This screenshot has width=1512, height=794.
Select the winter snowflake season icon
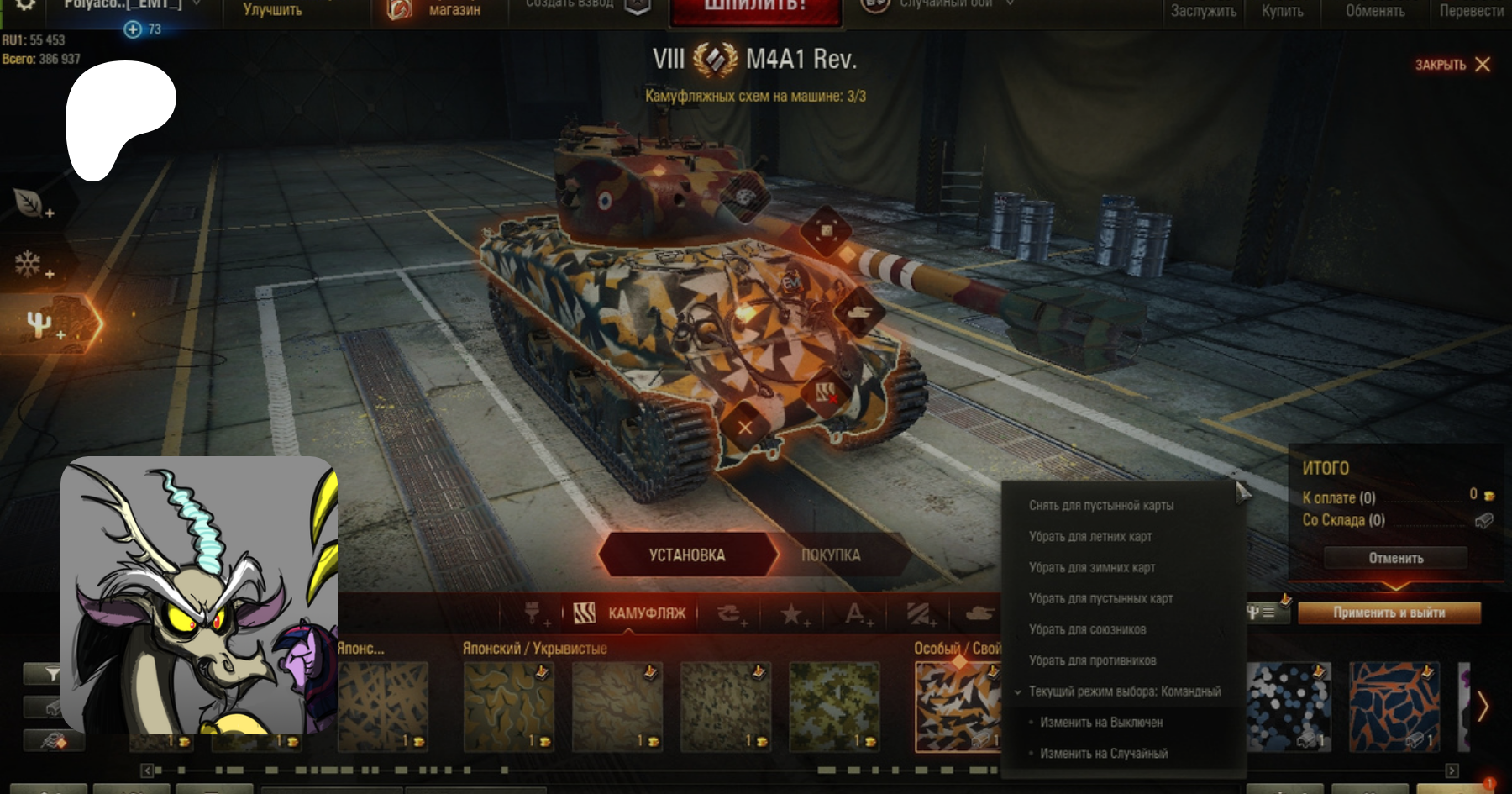click(29, 264)
